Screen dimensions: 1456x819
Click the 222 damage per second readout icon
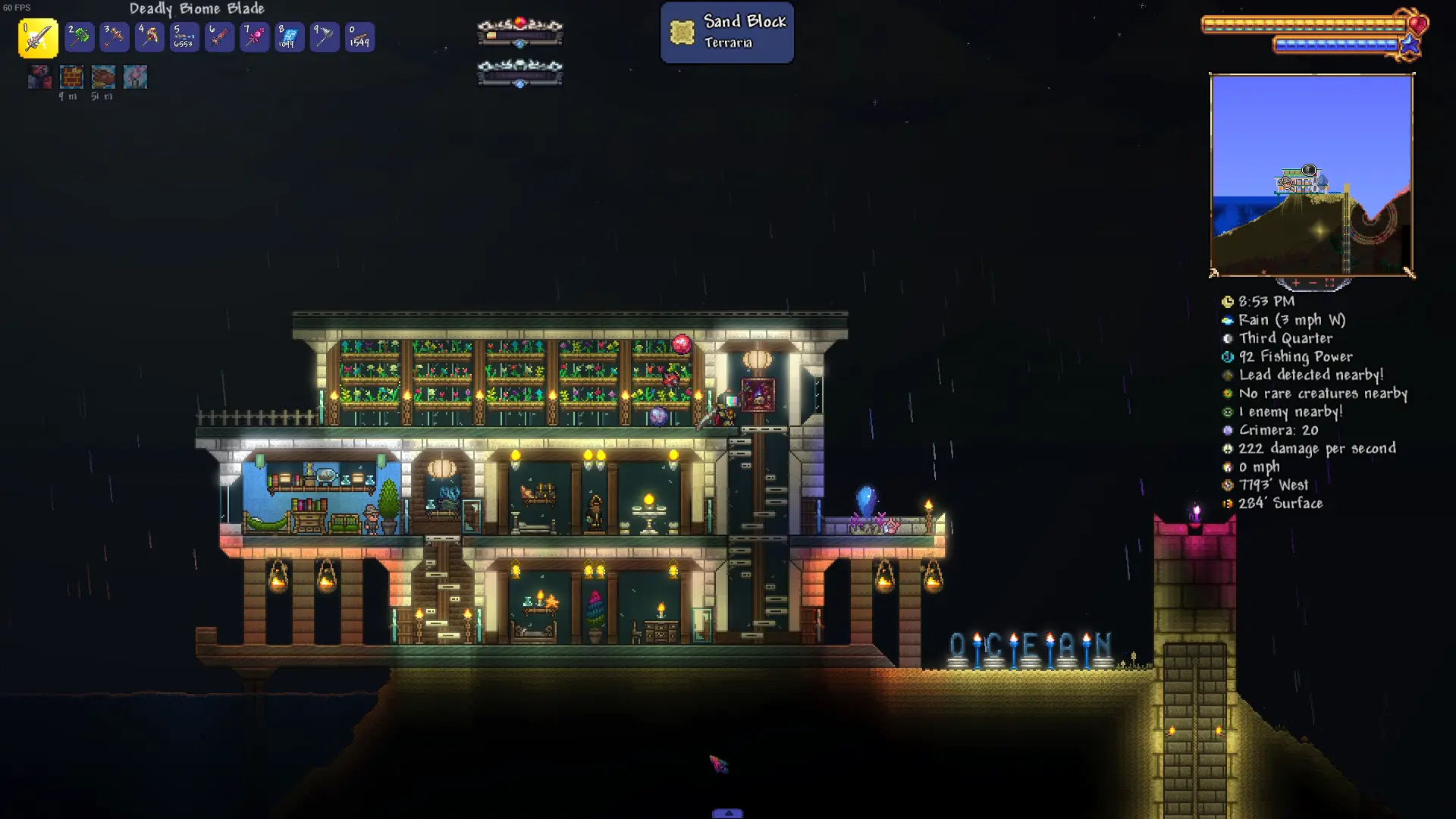[1228, 449]
